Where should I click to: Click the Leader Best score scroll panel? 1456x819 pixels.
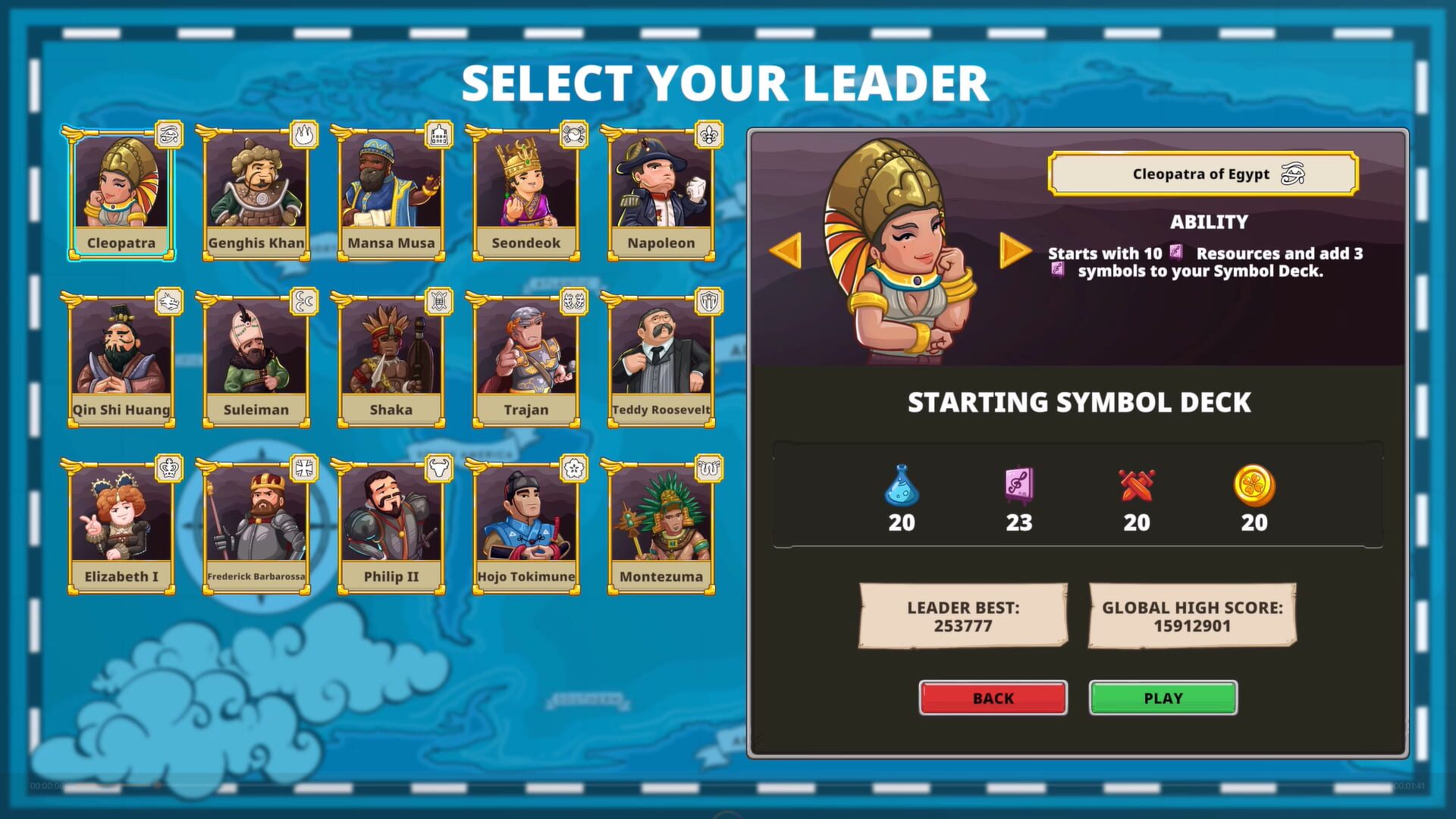(963, 617)
